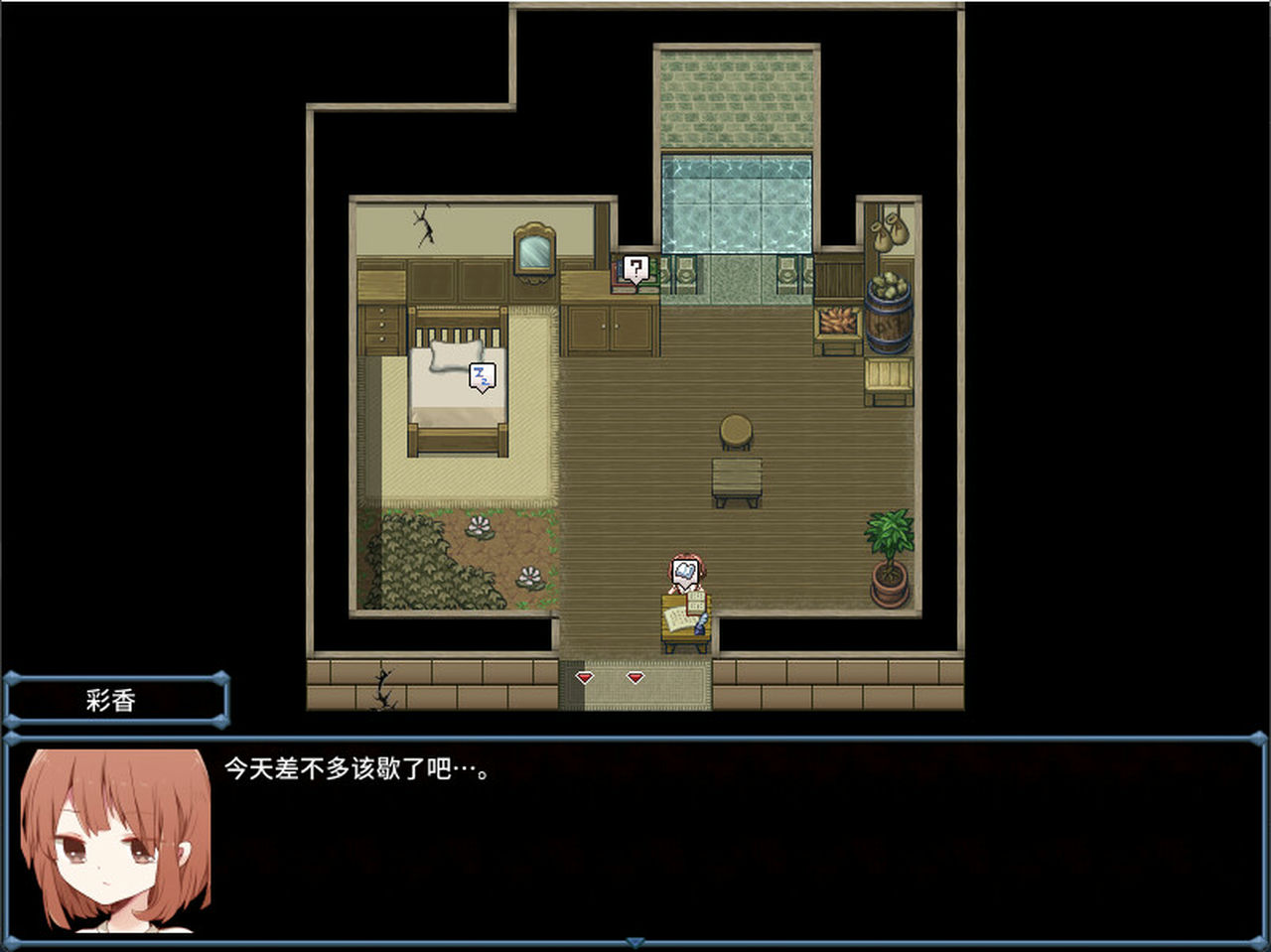
Task: Click the quill pen on the writing desk
Action: [701, 623]
